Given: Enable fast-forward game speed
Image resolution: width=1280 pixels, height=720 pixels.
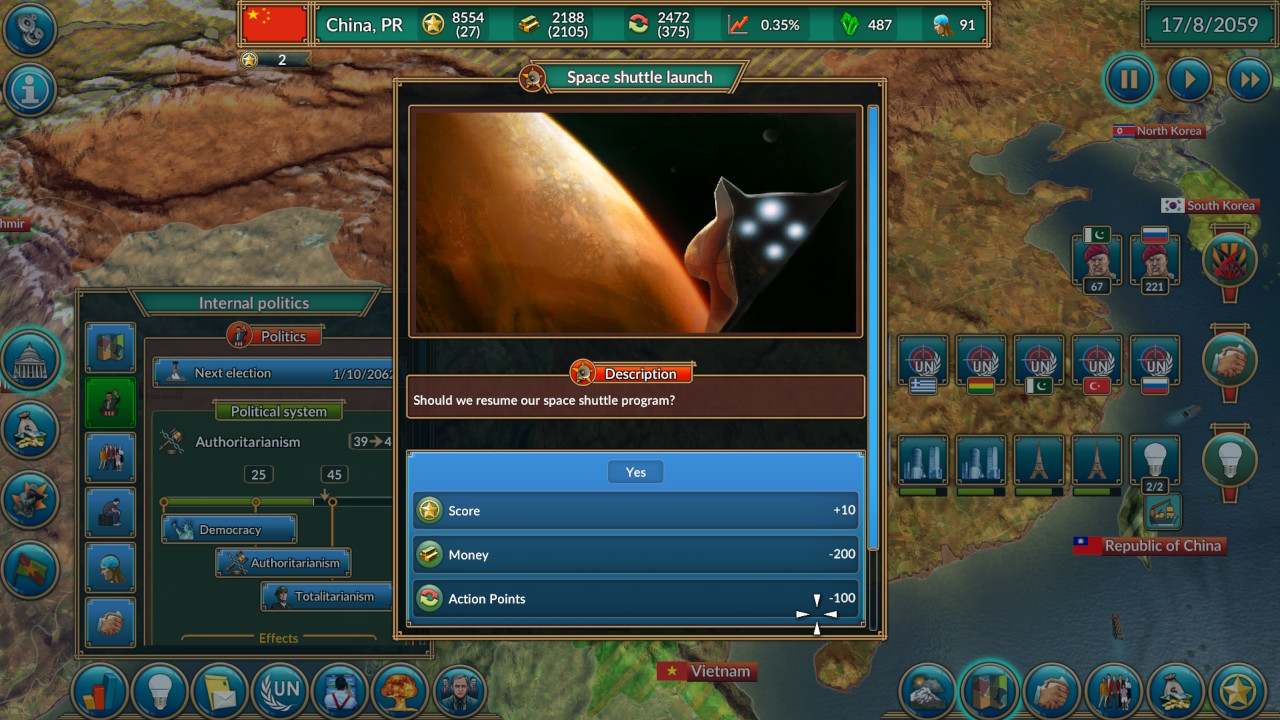Looking at the screenshot, I should pyautogui.click(x=1249, y=80).
